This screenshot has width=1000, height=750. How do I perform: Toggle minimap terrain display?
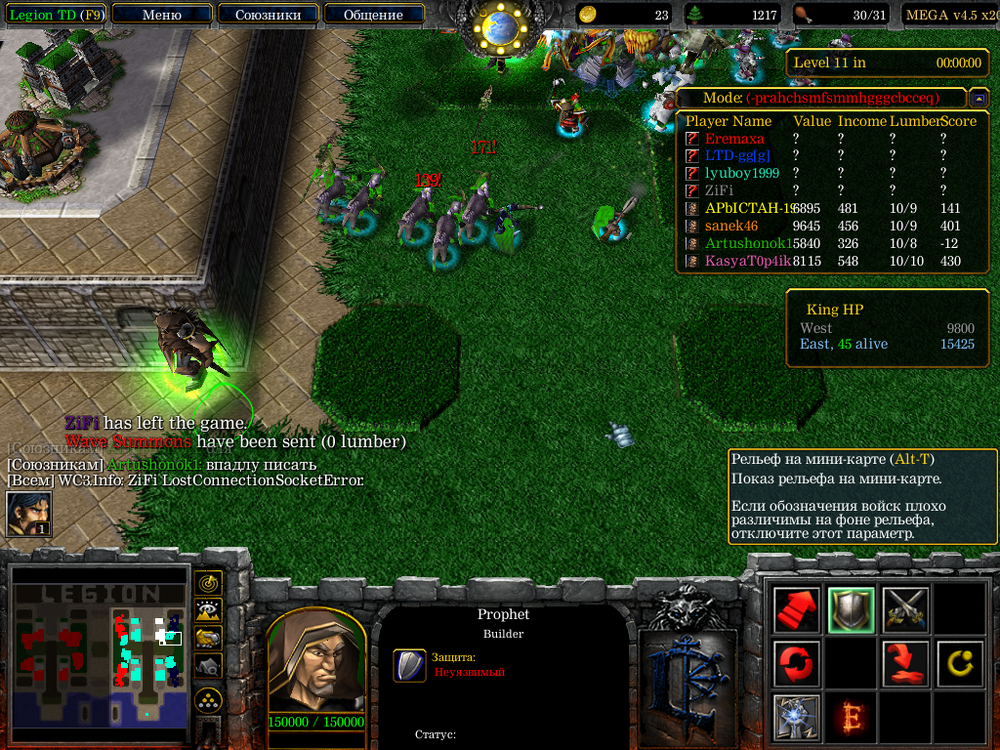tap(208, 609)
